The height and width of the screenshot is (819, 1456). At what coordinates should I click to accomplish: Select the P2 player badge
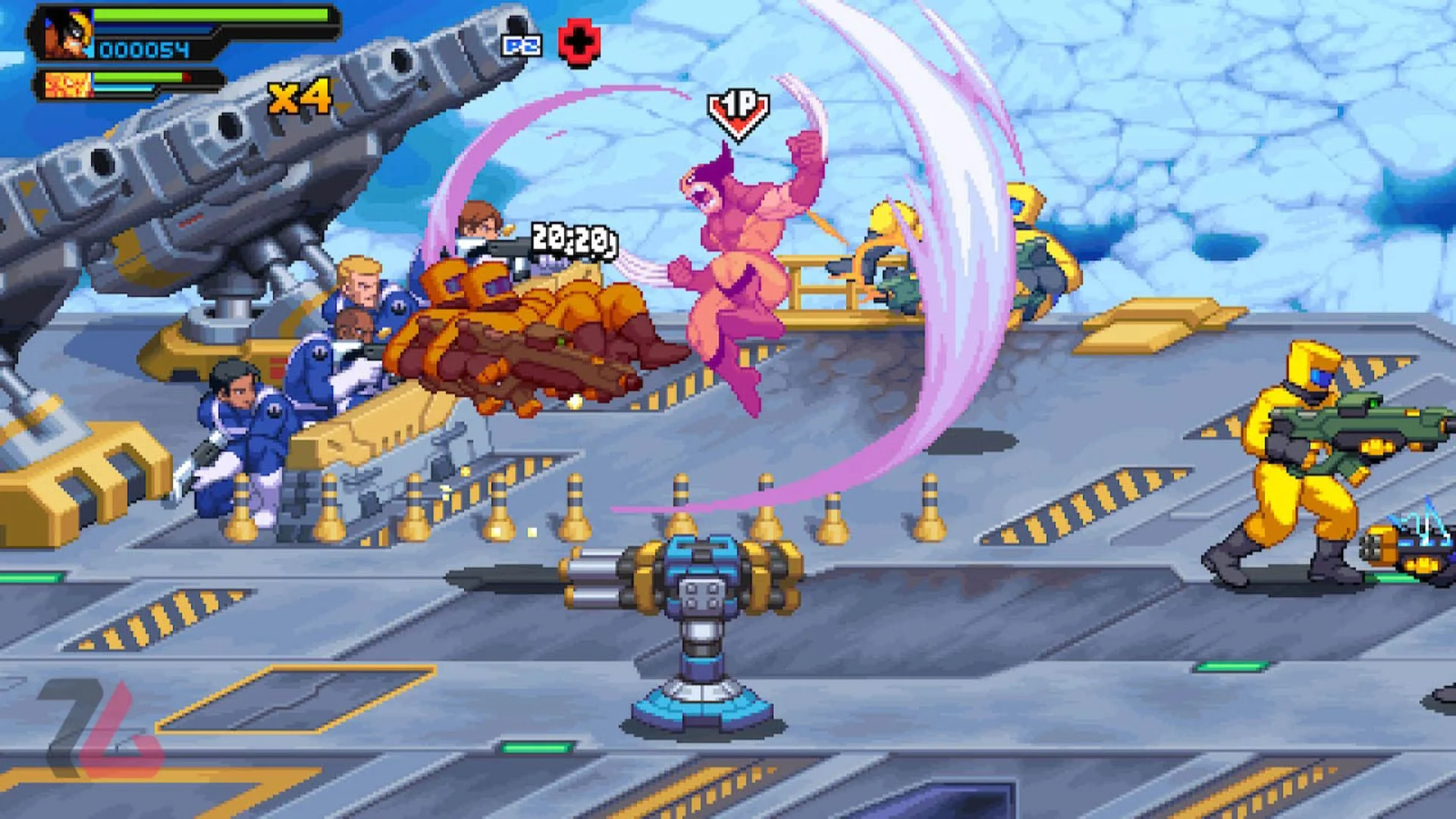pos(522,45)
